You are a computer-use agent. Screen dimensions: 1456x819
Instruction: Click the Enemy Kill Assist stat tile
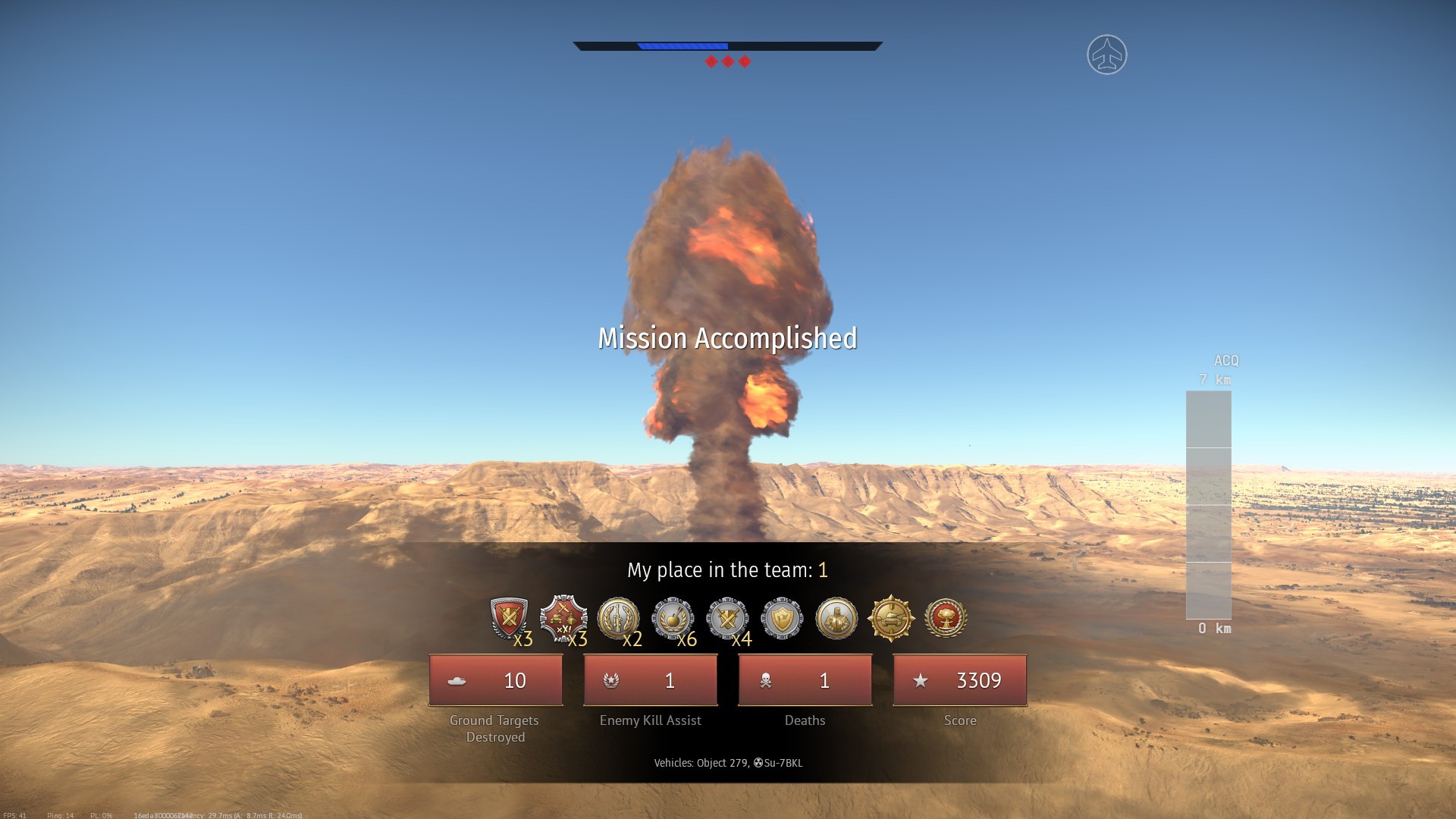[x=651, y=680]
